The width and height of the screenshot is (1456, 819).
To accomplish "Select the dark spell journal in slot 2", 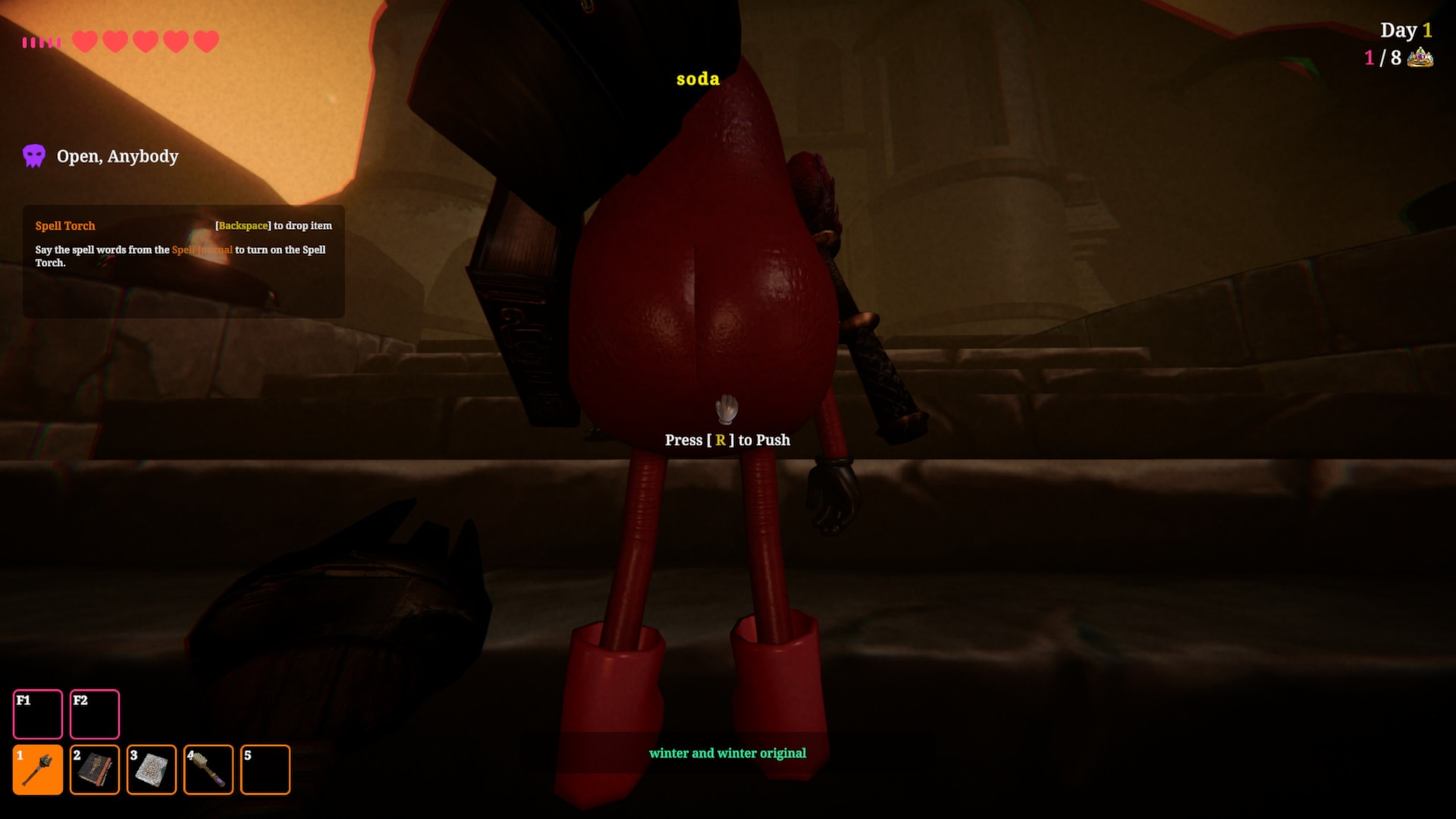I will (95, 770).
